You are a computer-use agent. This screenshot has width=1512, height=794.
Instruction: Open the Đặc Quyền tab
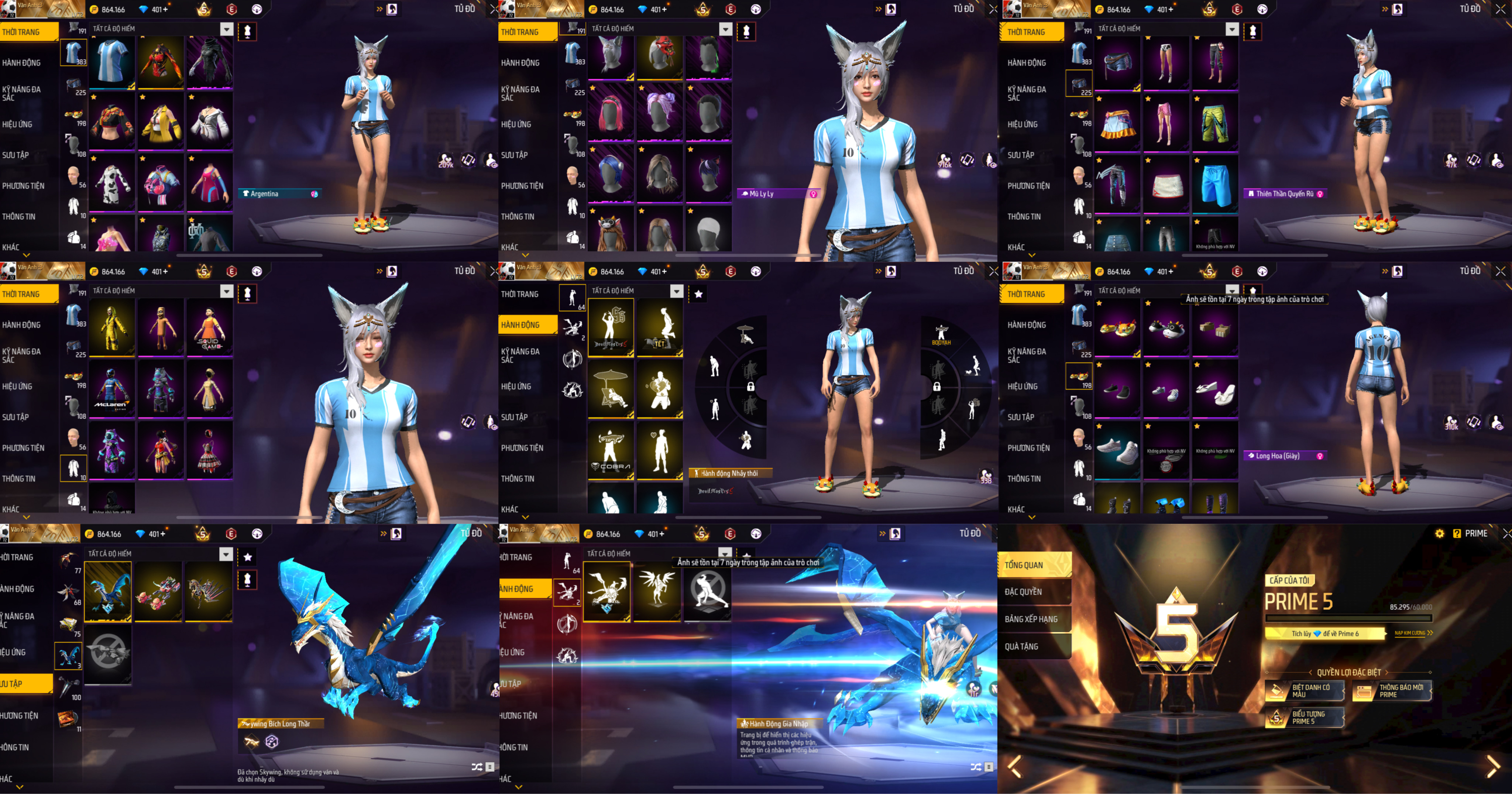(x=1034, y=592)
